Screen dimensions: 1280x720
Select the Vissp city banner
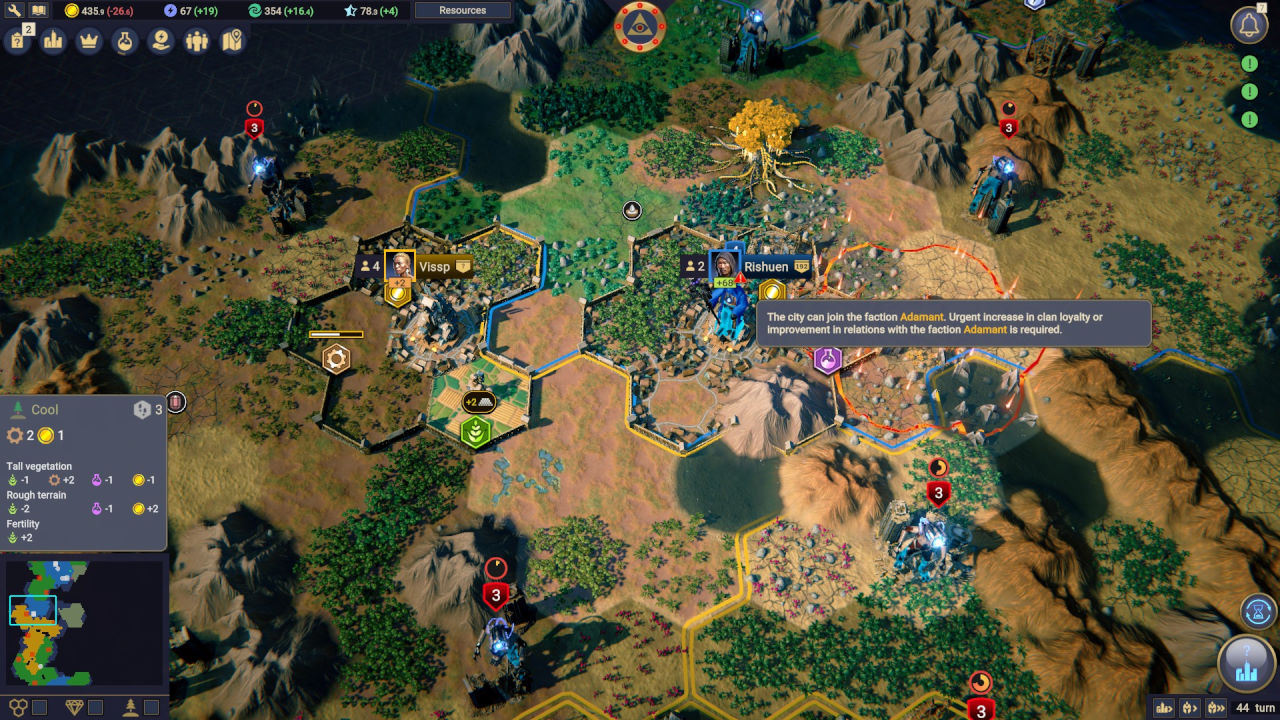click(x=434, y=267)
